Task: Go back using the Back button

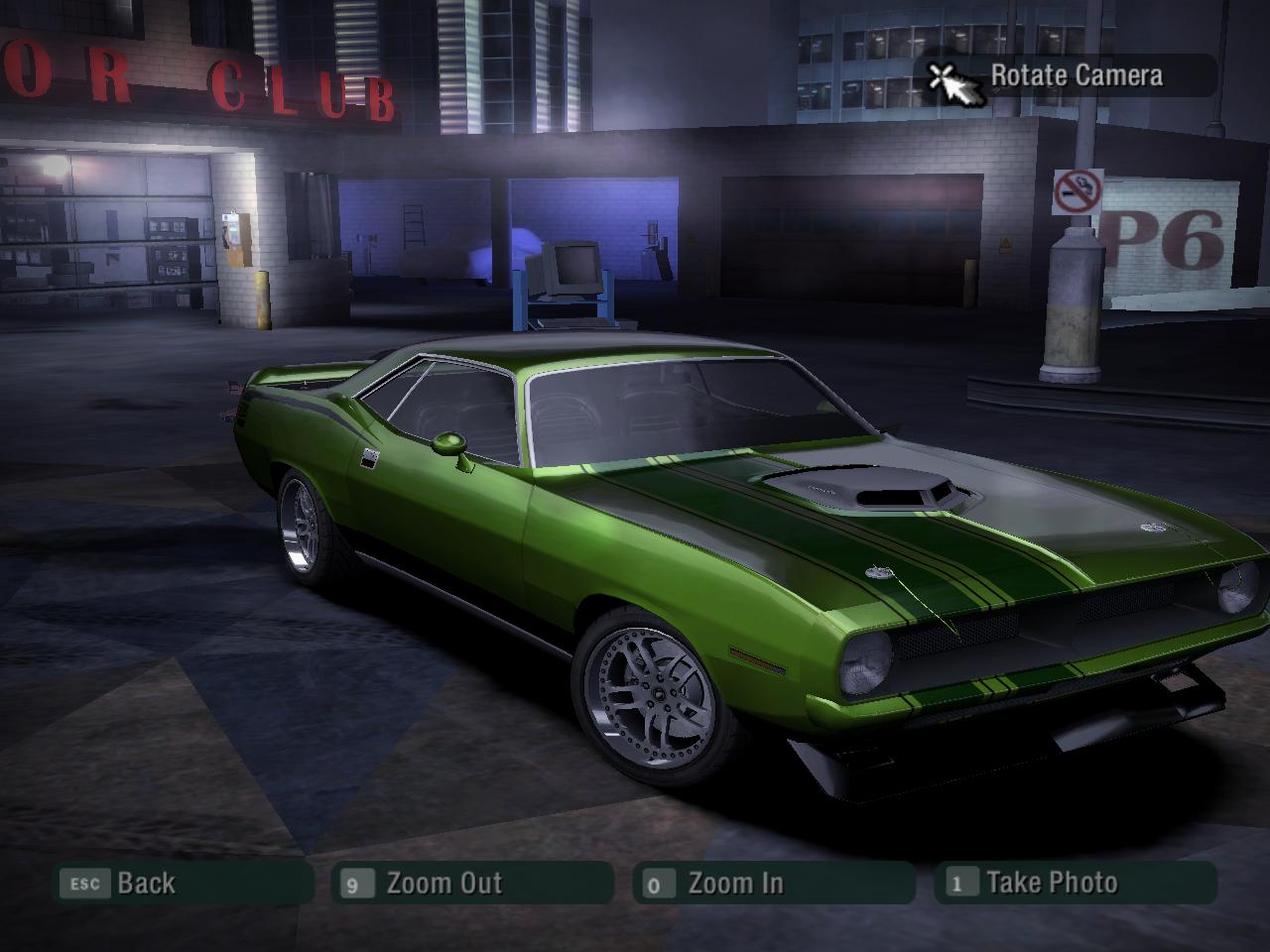Action: (182, 883)
